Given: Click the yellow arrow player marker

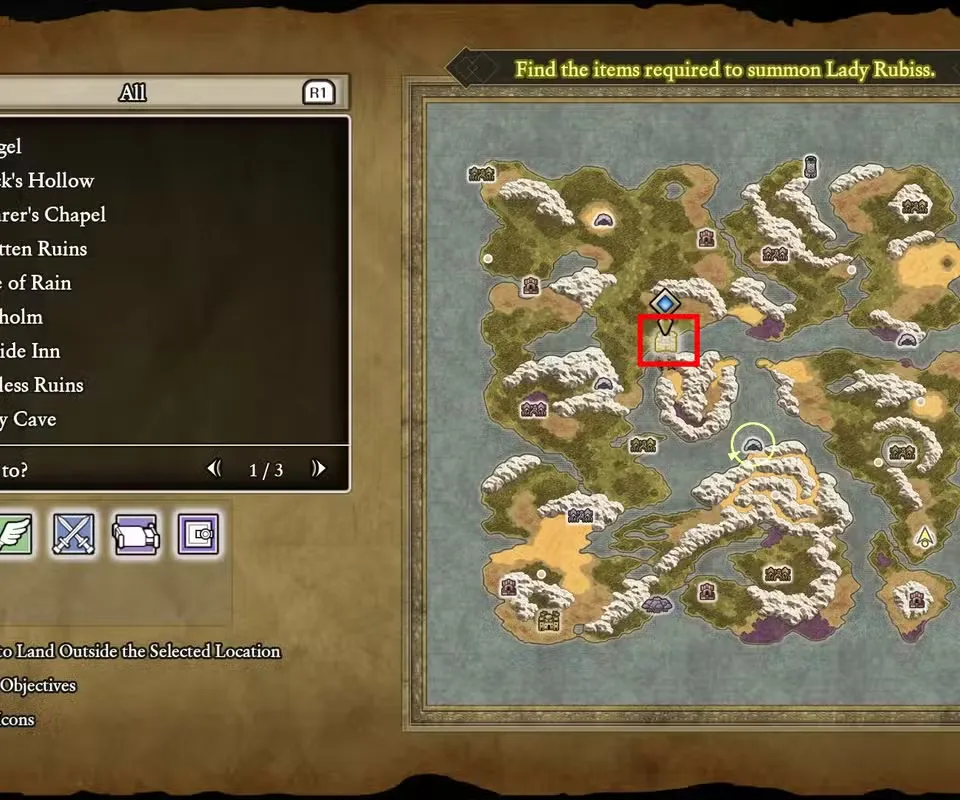Looking at the screenshot, I should click(x=923, y=537).
